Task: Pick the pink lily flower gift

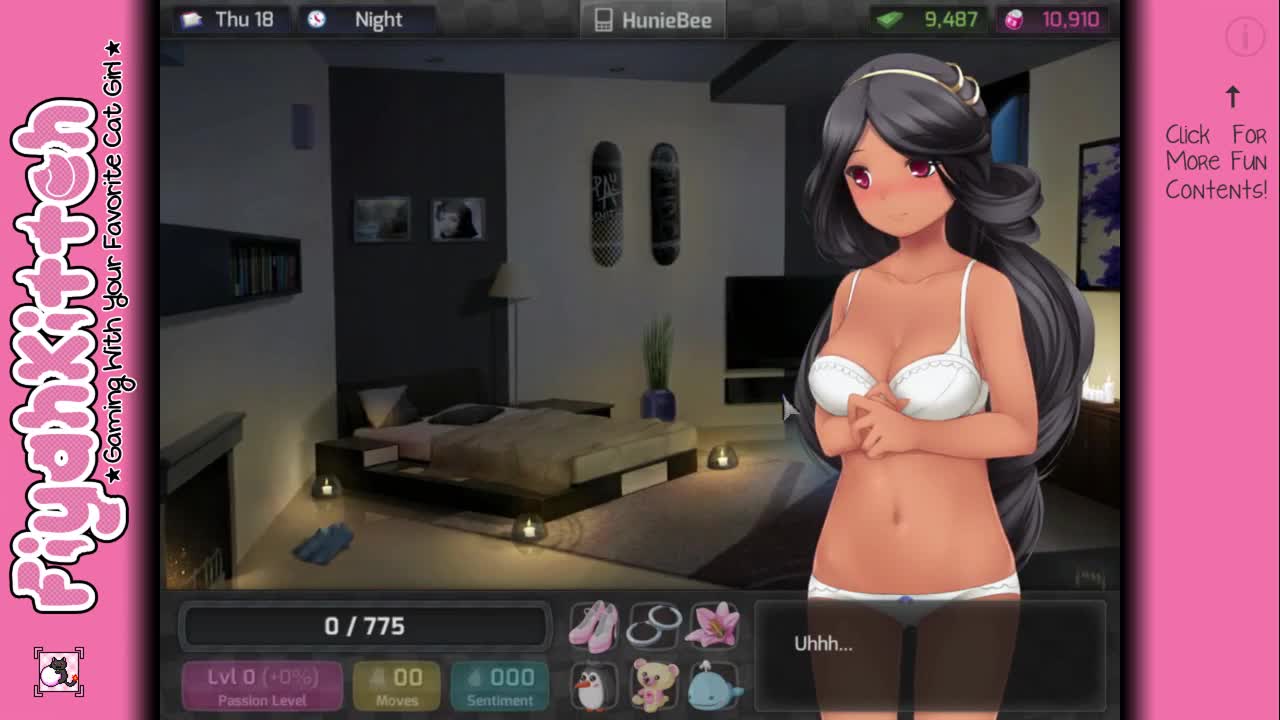Action: click(x=714, y=625)
